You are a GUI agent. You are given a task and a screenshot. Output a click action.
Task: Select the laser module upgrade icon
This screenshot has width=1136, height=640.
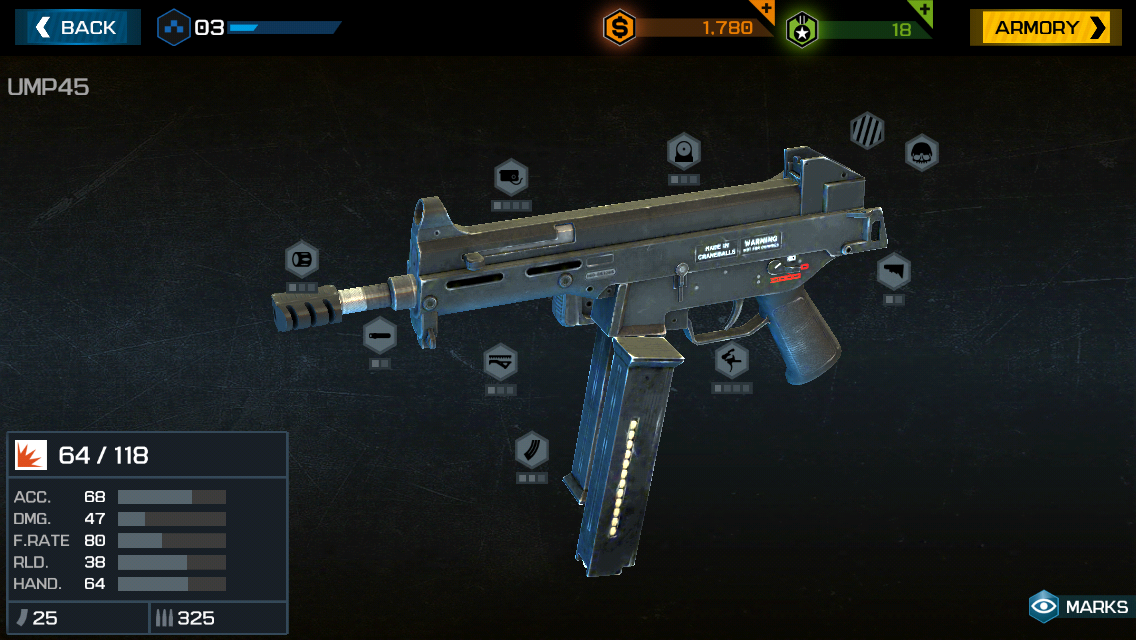tap(511, 178)
